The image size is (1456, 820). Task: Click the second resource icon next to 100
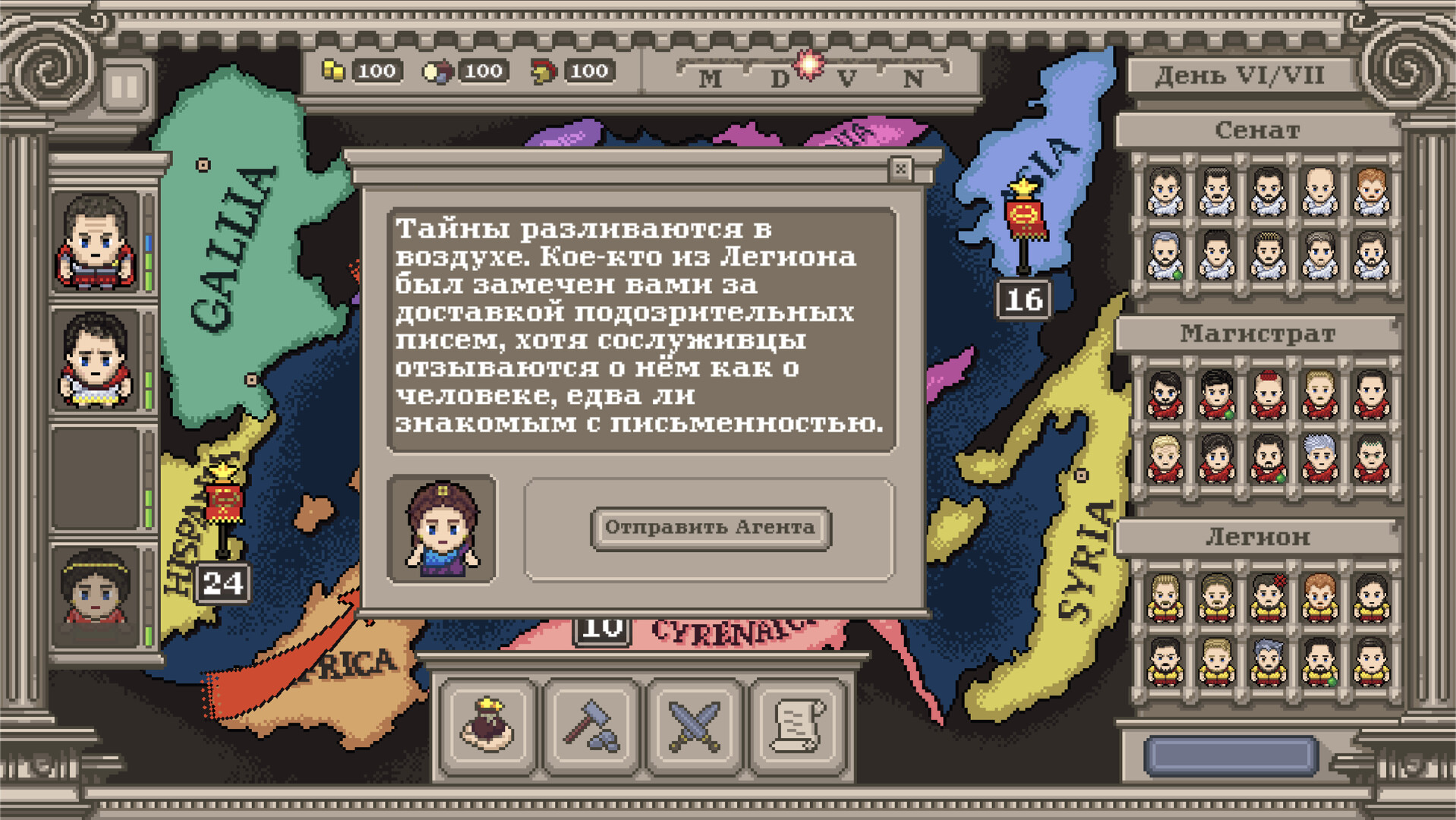(x=438, y=71)
